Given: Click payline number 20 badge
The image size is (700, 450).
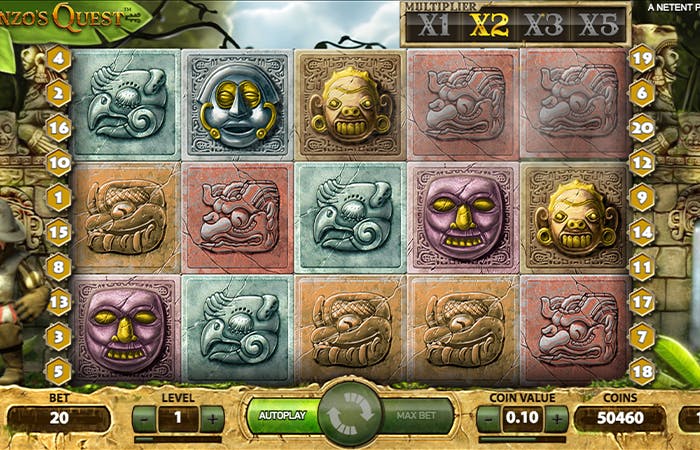Looking at the screenshot, I should click(642, 126).
